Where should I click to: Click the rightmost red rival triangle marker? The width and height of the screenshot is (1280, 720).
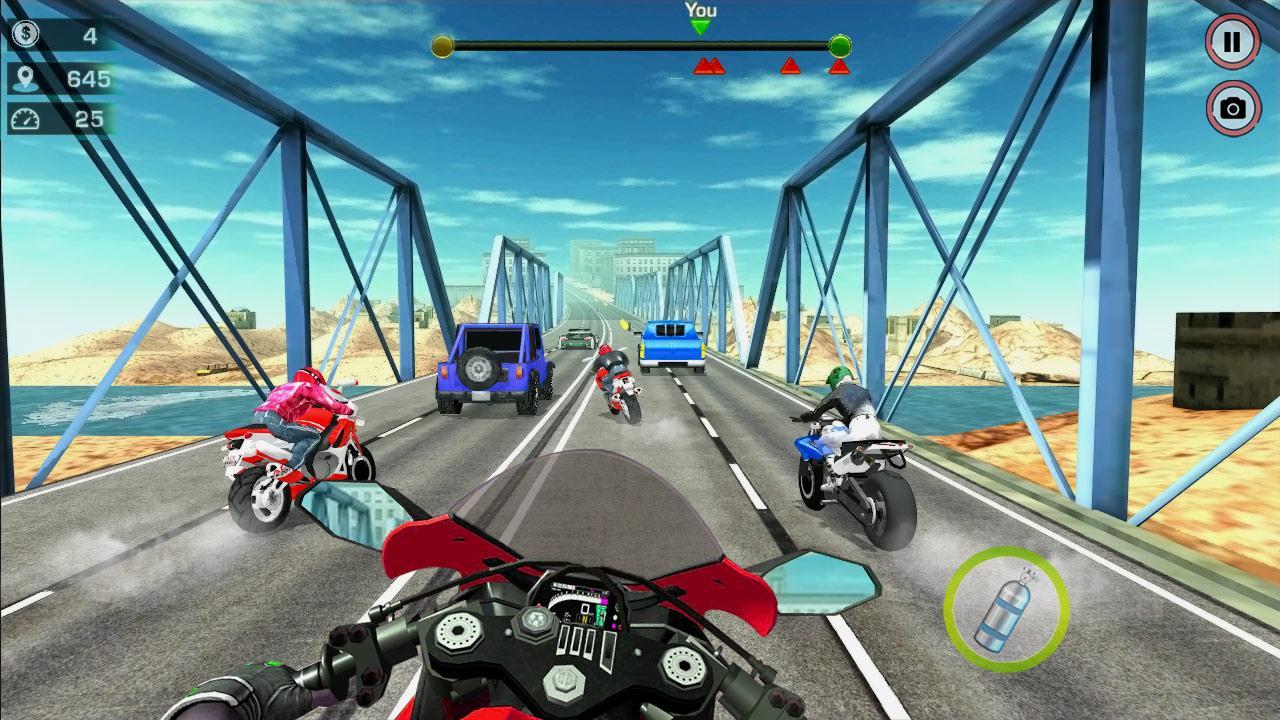click(x=840, y=66)
